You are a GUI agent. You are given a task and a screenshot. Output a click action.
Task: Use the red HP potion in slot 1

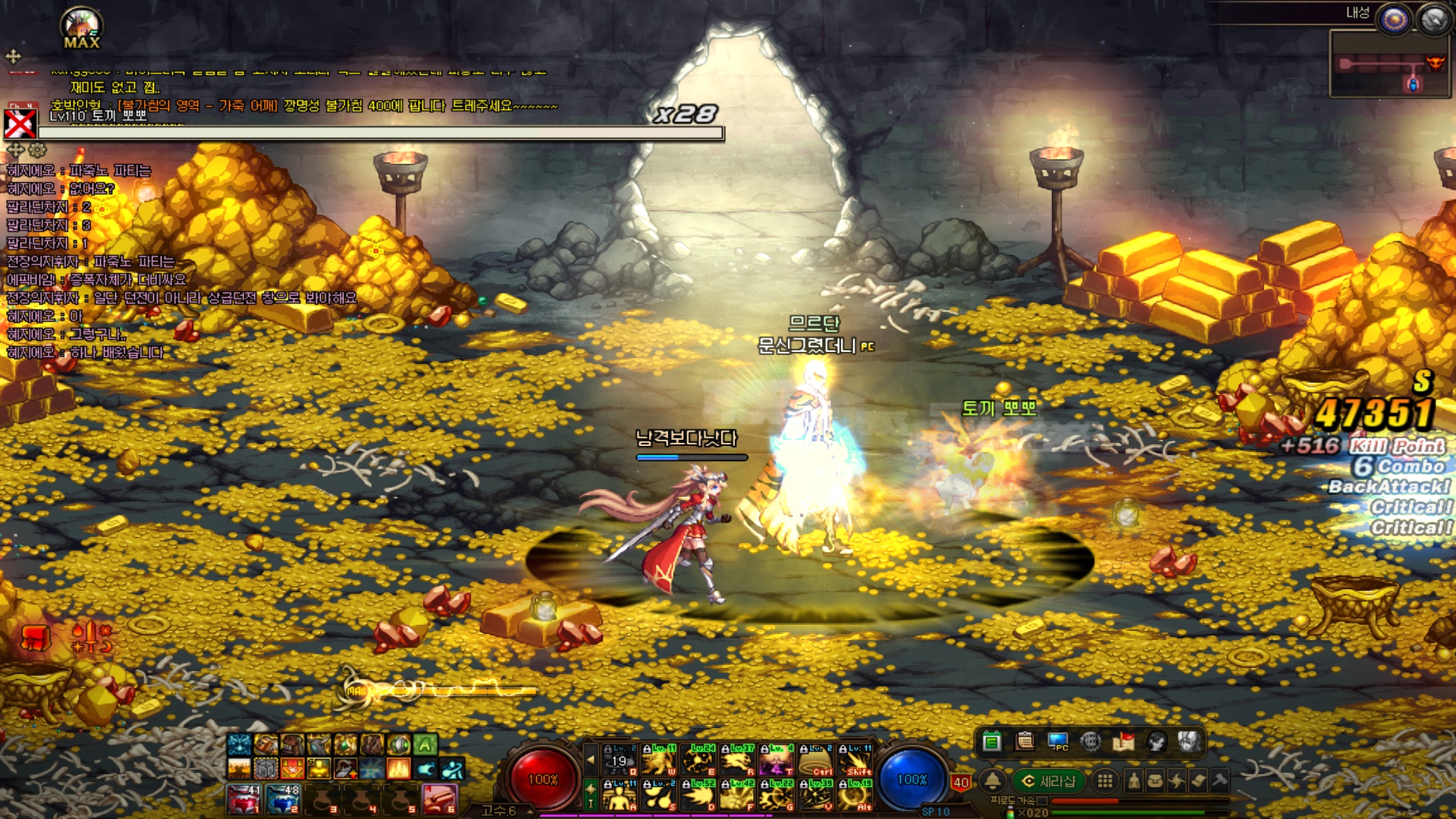[x=243, y=799]
